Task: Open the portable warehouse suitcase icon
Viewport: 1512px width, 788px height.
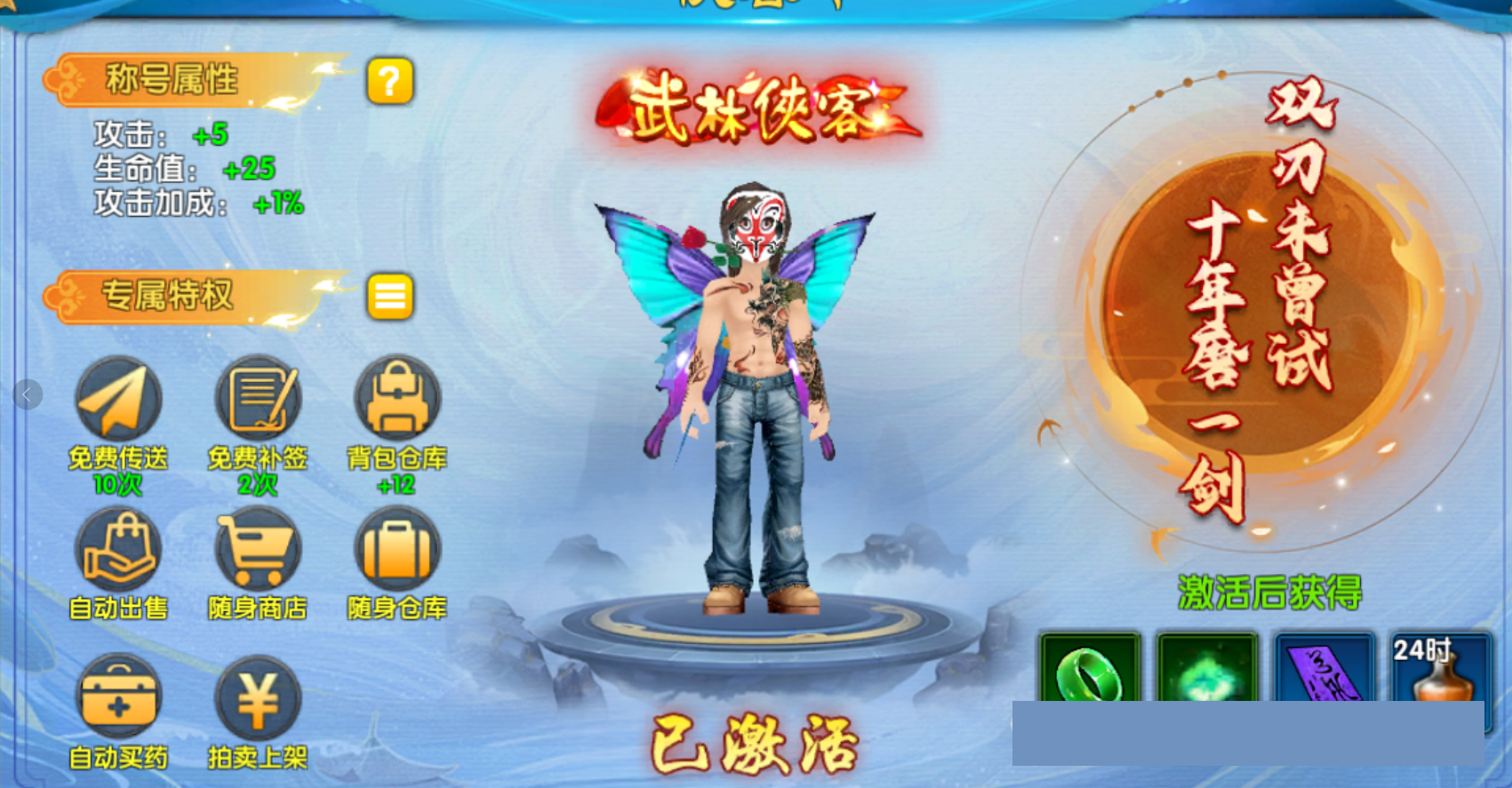Action: coord(396,549)
